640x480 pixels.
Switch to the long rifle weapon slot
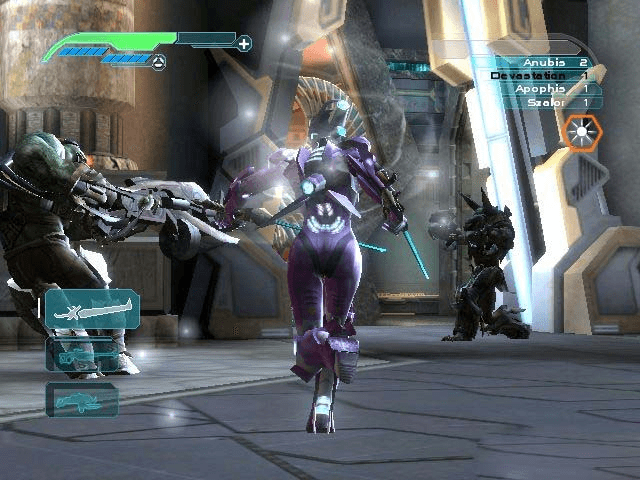[x=80, y=354]
